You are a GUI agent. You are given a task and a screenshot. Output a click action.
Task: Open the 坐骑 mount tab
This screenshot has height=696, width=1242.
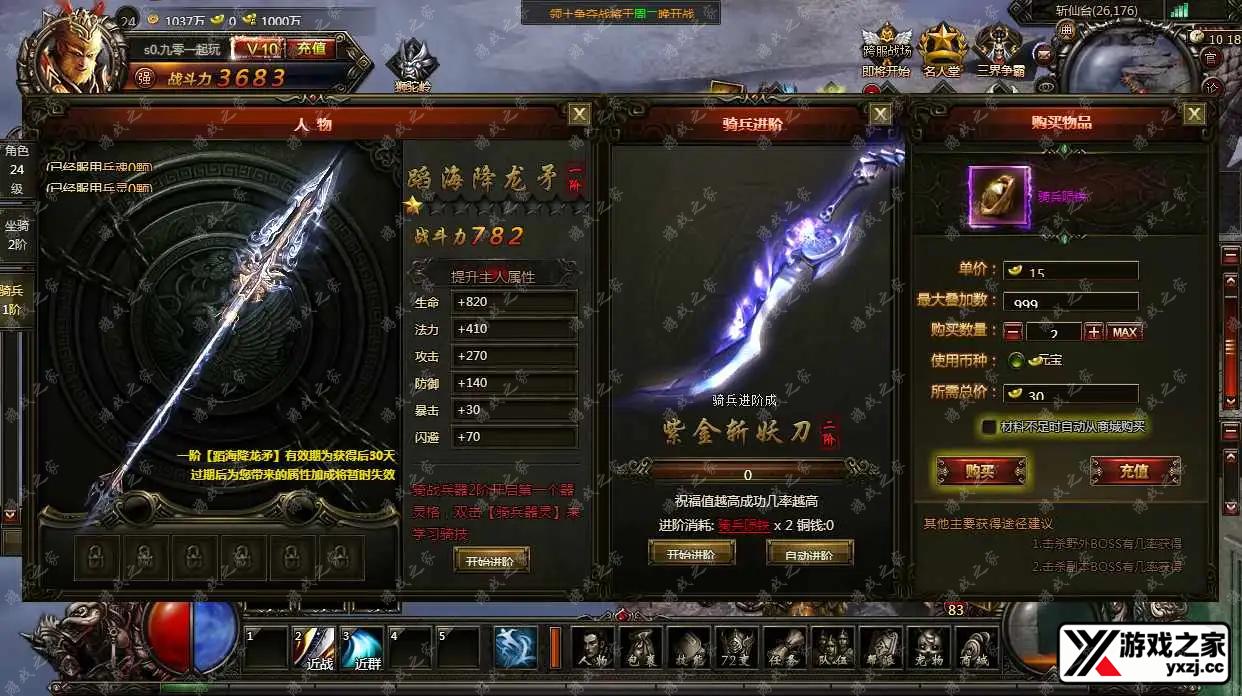click(17, 235)
